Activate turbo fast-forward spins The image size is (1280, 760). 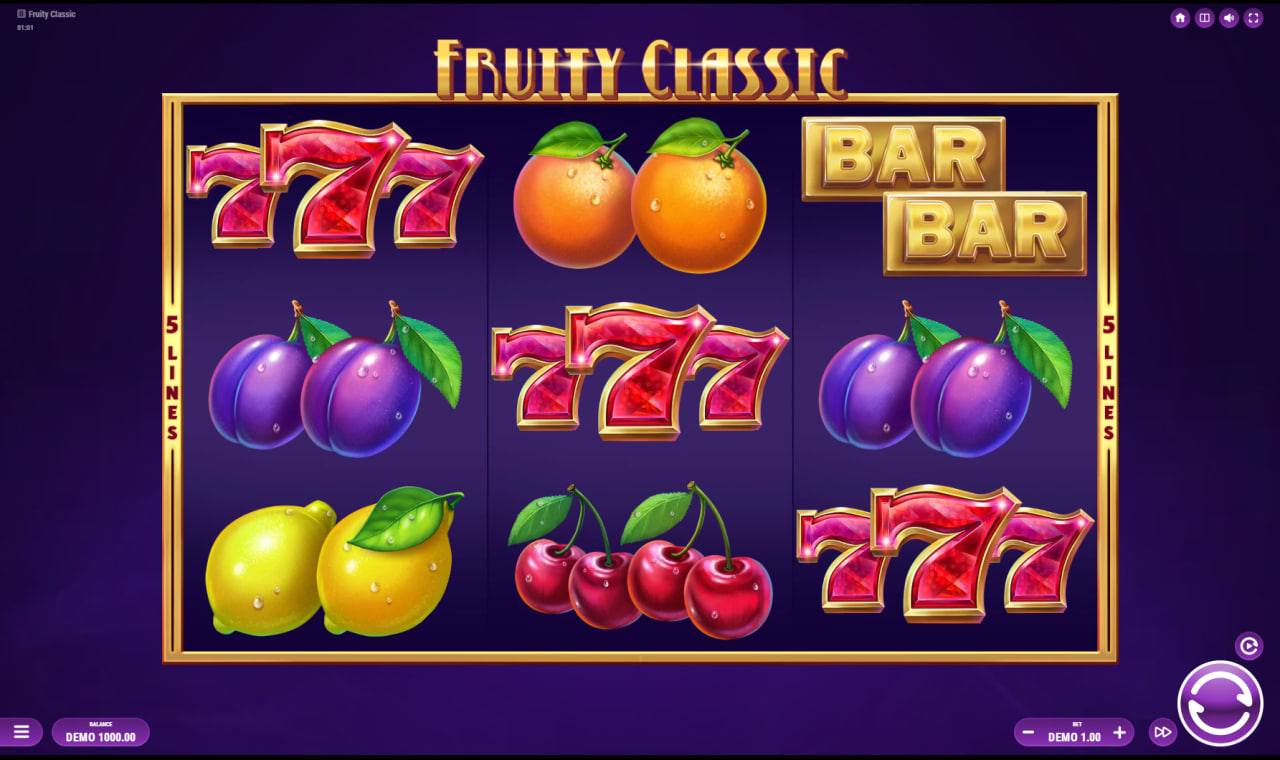point(1162,732)
